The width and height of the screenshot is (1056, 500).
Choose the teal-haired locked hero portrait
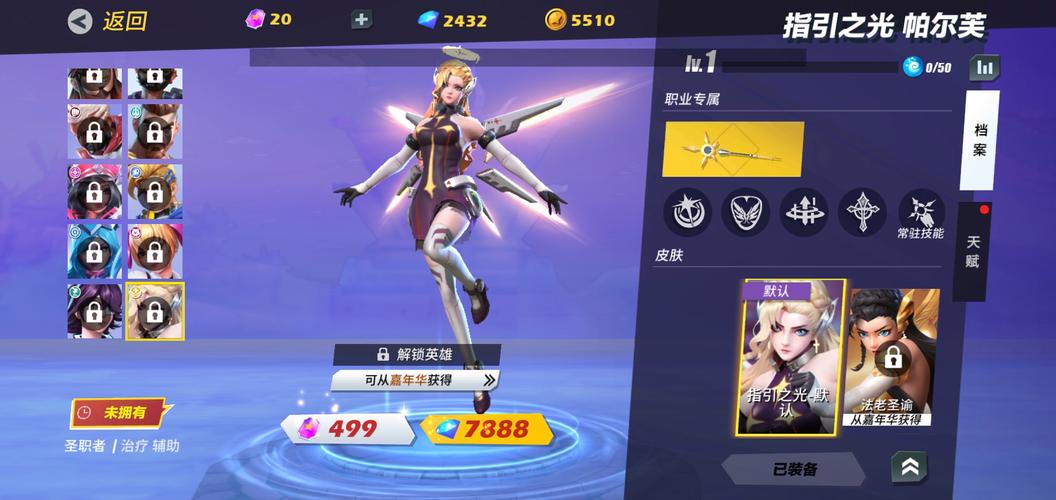pos(94,250)
